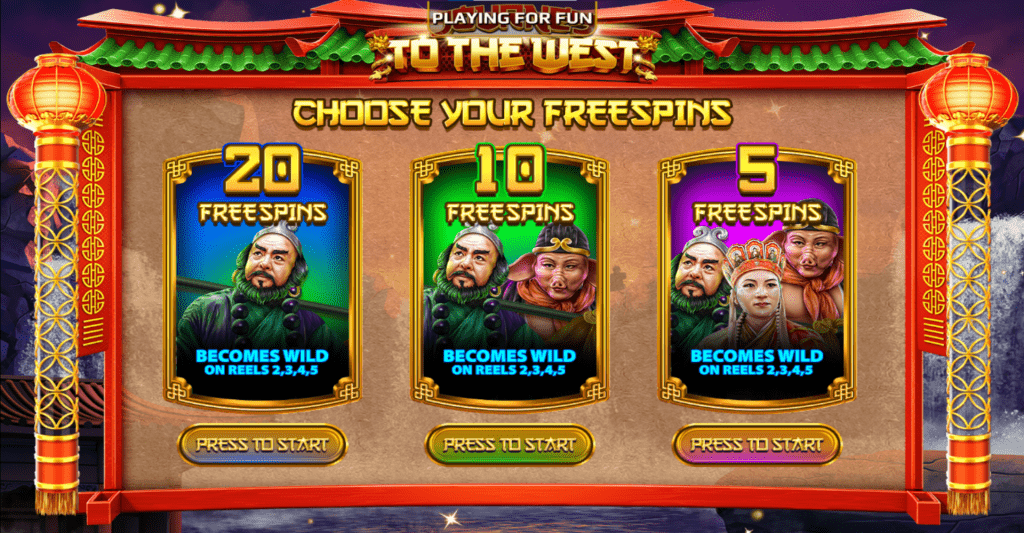Choose the purple 5 Freespins card
1024x533 pixels.
click(x=757, y=280)
